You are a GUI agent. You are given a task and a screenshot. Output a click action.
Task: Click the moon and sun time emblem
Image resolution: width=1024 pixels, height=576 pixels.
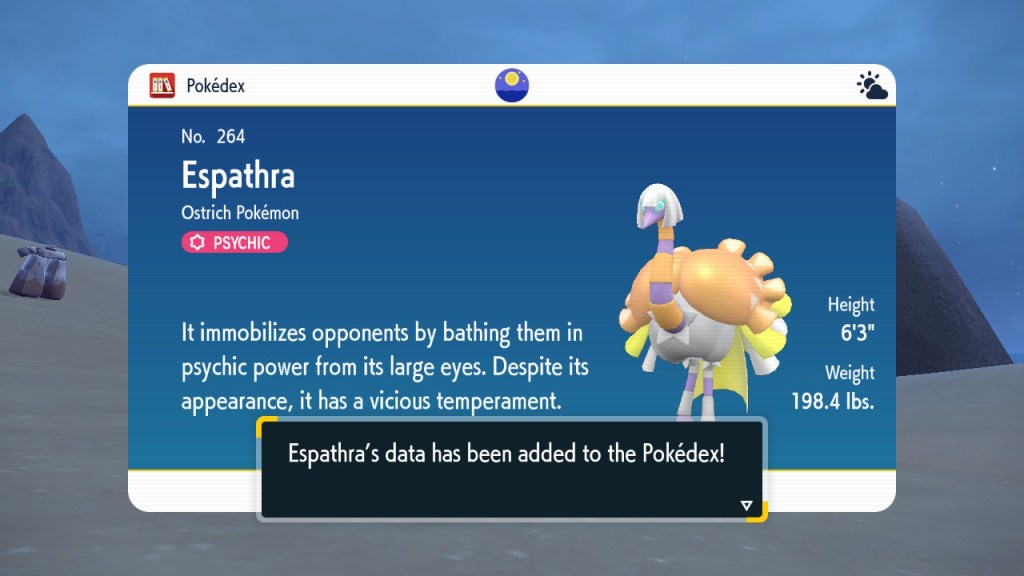coord(511,85)
